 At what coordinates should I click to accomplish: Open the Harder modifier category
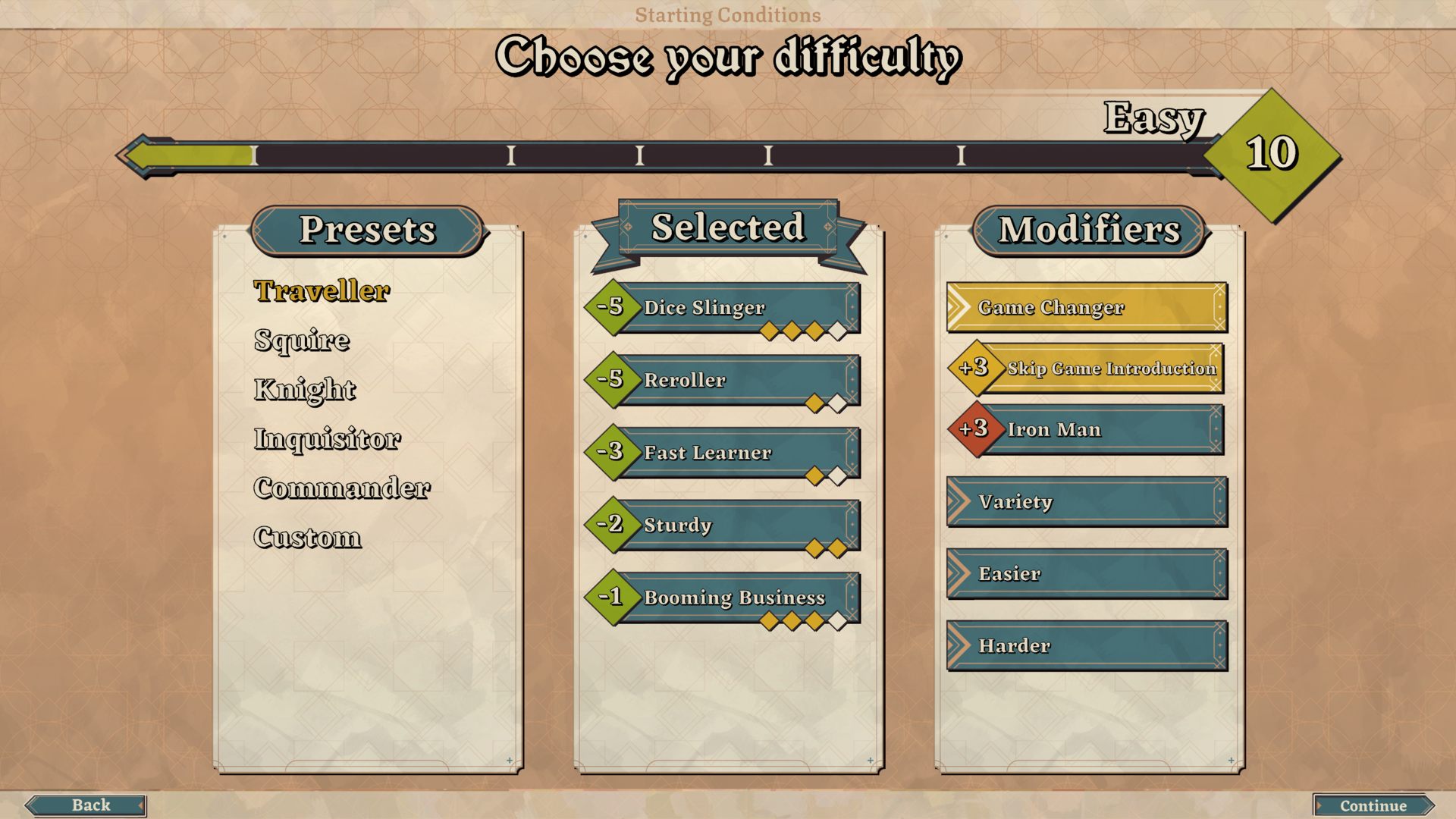pyautogui.click(x=1086, y=646)
